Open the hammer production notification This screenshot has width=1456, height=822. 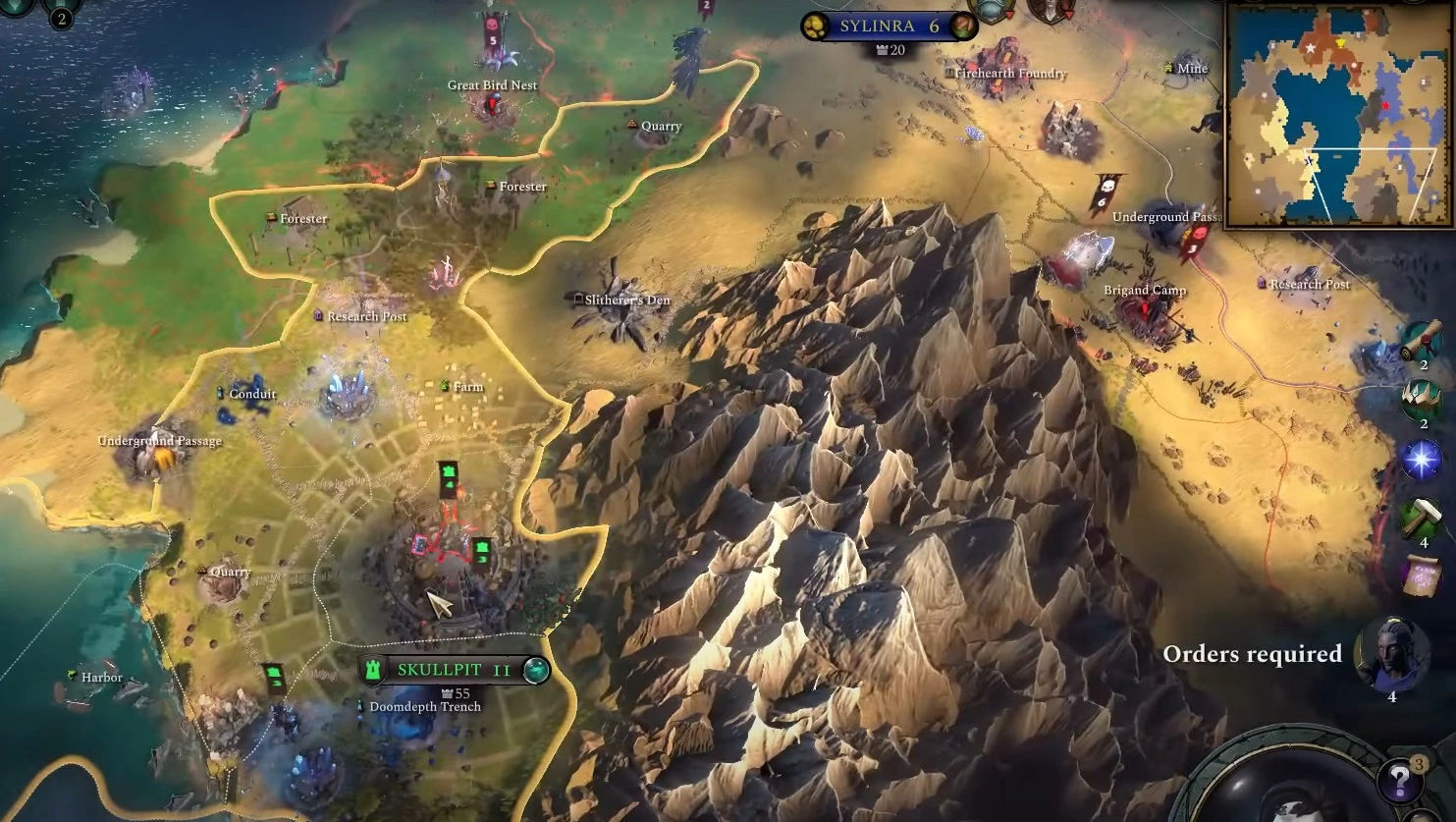click(1422, 517)
